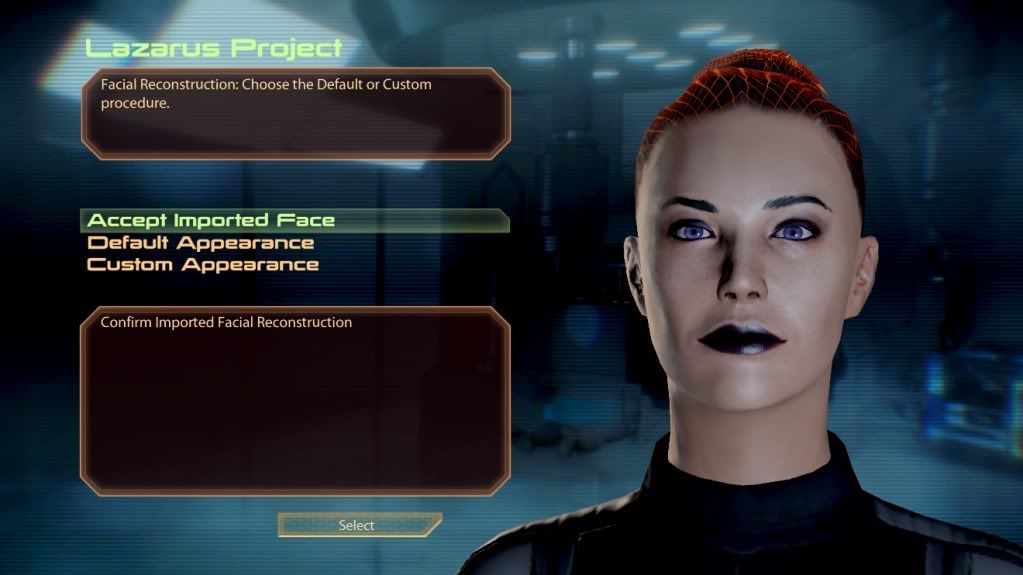Pick the Custom Appearance option
This screenshot has width=1023, height=575.
[x=203, y=265]
